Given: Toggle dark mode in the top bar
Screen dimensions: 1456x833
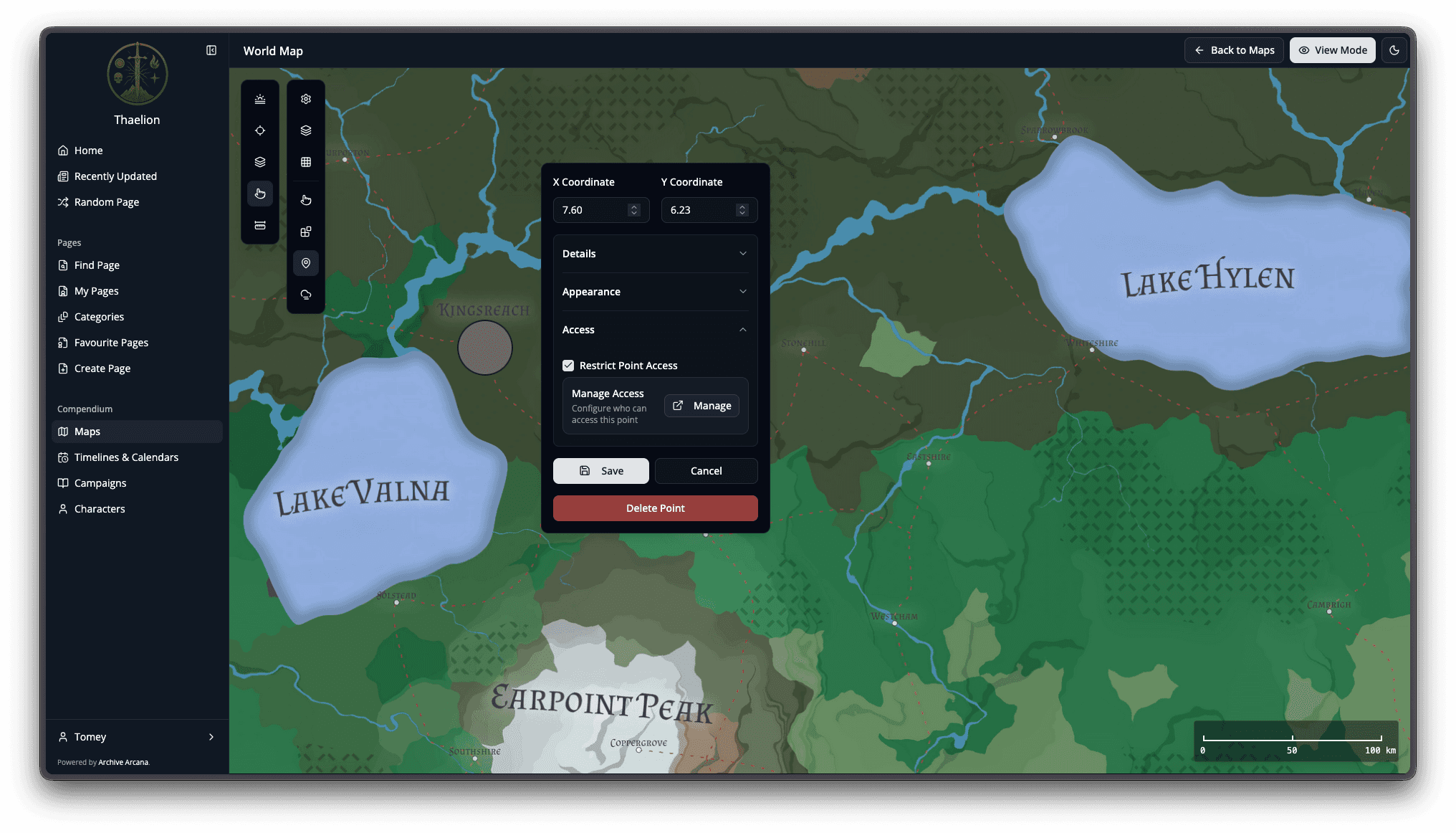Looking at the screenshot, I should tap(1394, 50).
